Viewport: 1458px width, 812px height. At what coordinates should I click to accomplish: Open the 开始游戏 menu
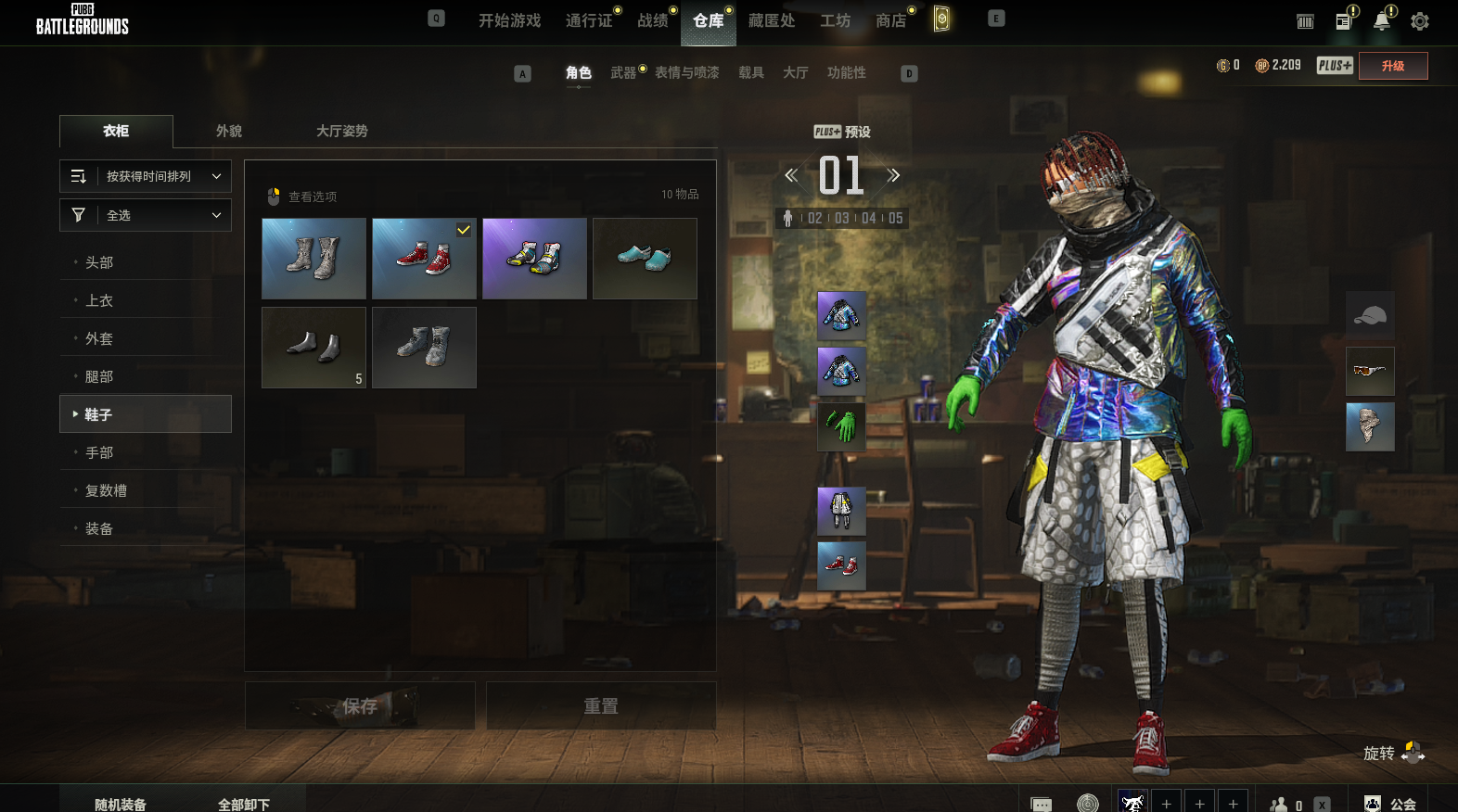tap(509, 20)
